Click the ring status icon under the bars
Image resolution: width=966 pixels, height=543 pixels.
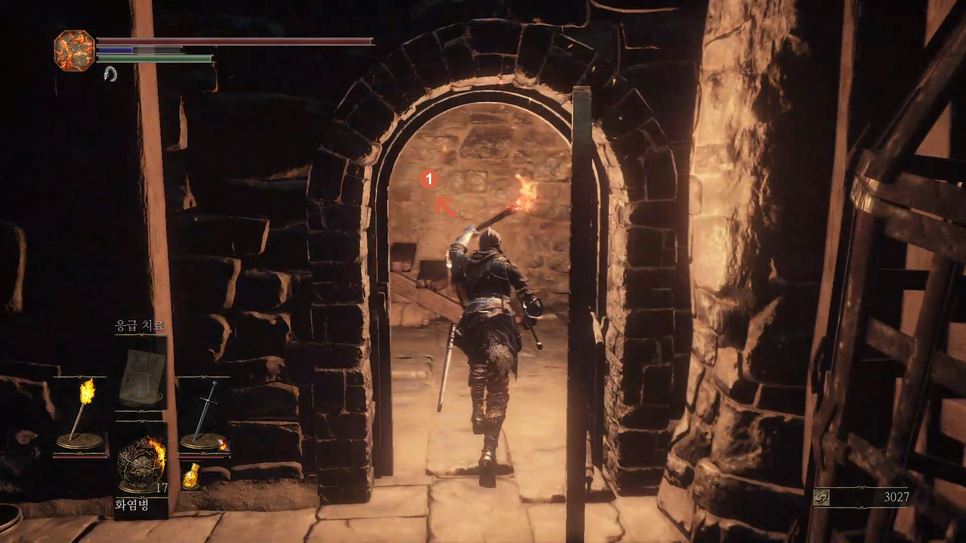pyautogui.click(x=110, y=74)
